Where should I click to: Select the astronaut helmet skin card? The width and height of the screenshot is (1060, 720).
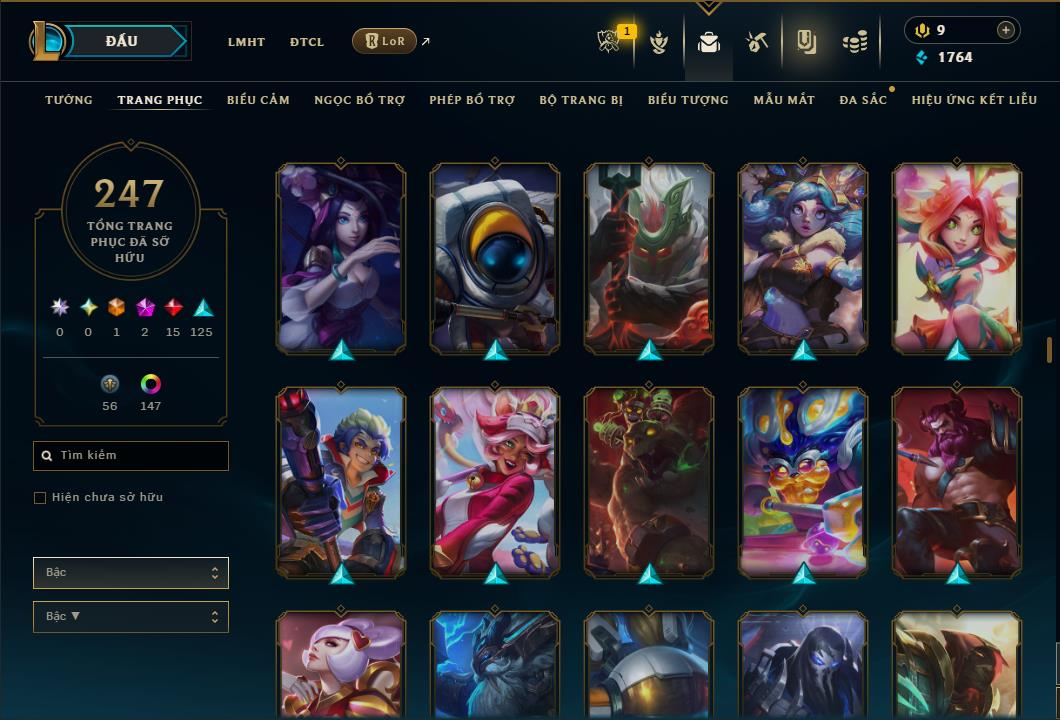[x=495, y=258]
